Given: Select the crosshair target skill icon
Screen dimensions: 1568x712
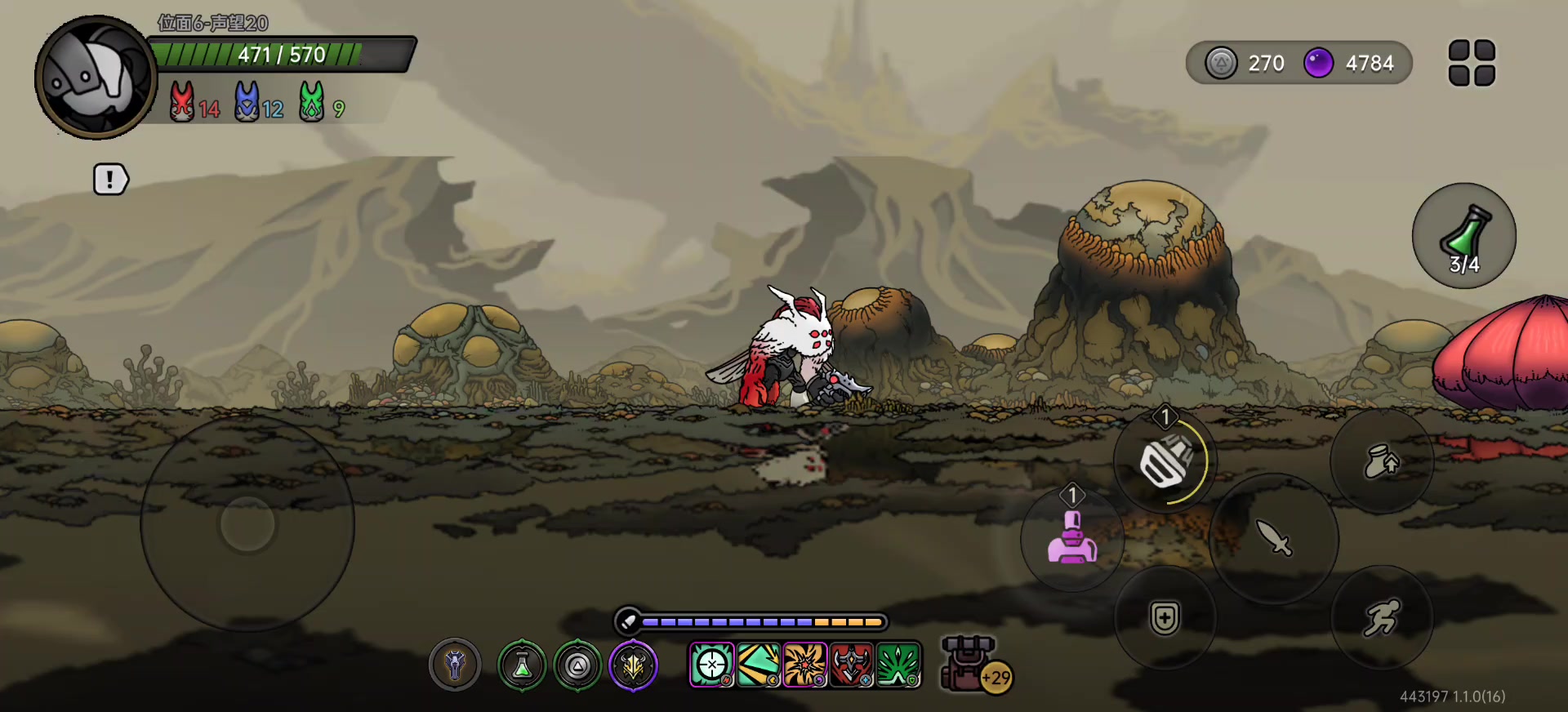Looking at the screenshot, I should [711, 665].
